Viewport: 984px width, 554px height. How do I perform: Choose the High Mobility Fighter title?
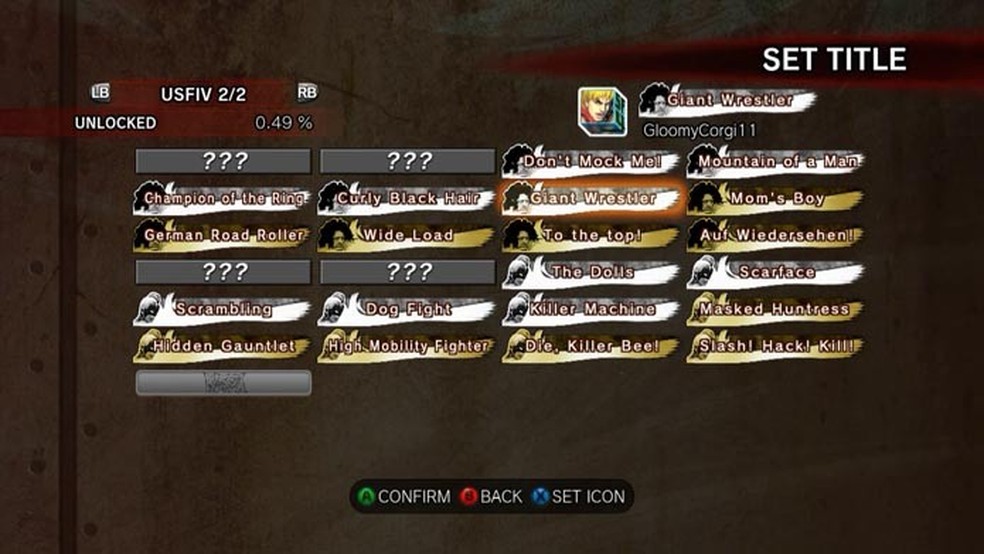tap(407, 346)
